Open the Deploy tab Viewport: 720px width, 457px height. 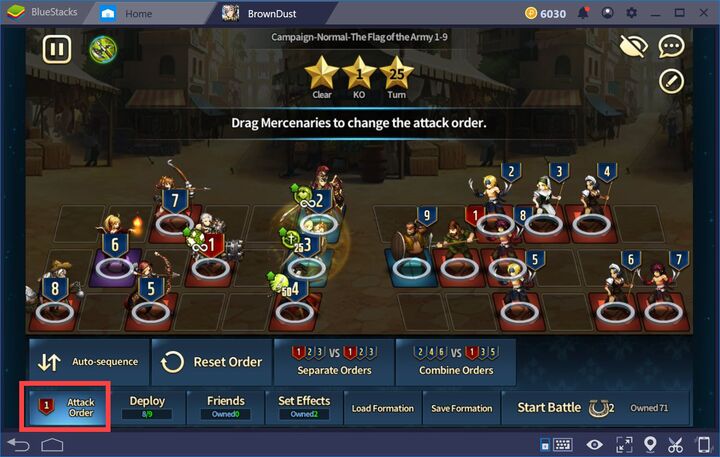coord(147,407)
